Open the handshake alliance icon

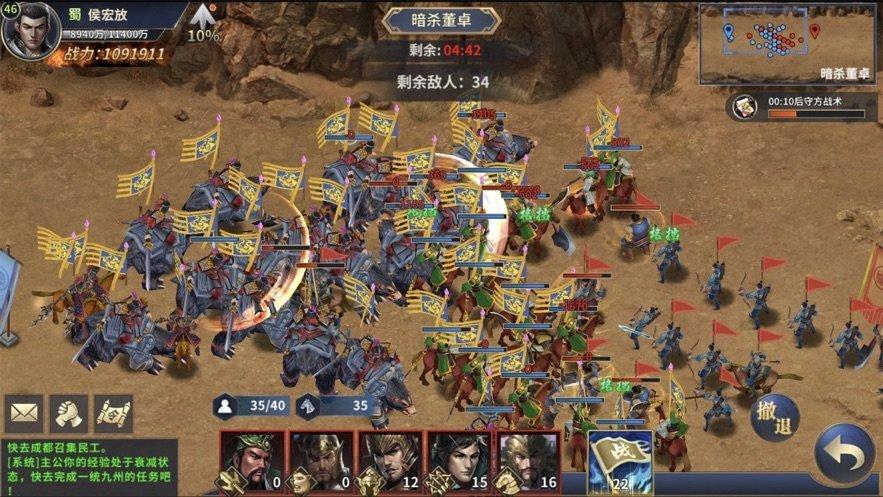tap(68, 413)
